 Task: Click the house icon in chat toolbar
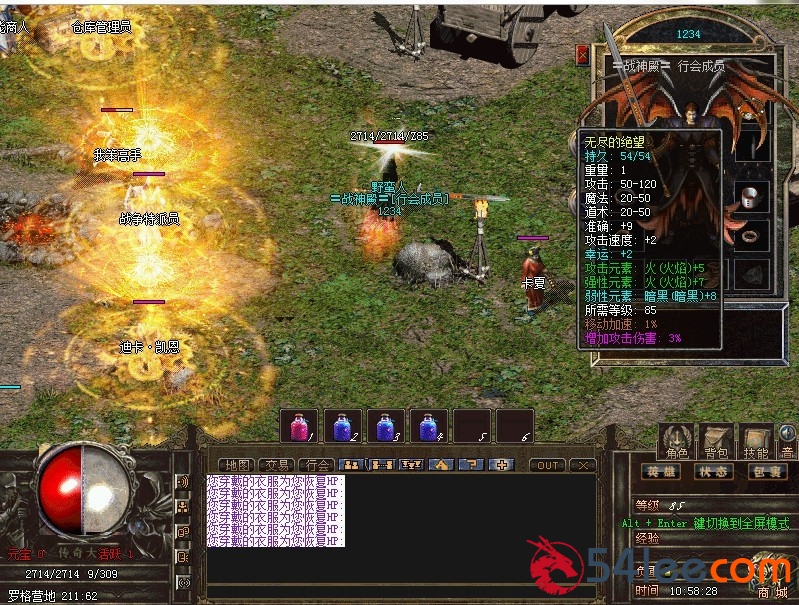441,465
